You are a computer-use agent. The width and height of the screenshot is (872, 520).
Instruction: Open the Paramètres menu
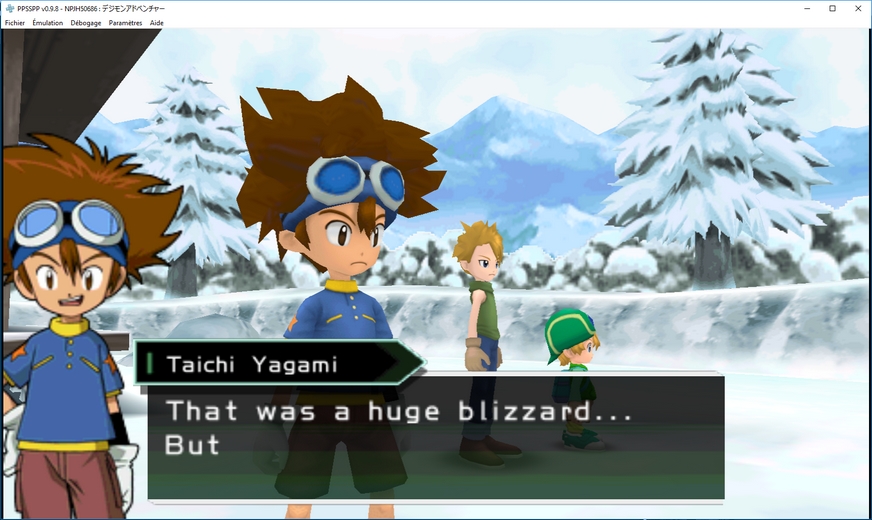pos(125,22)
